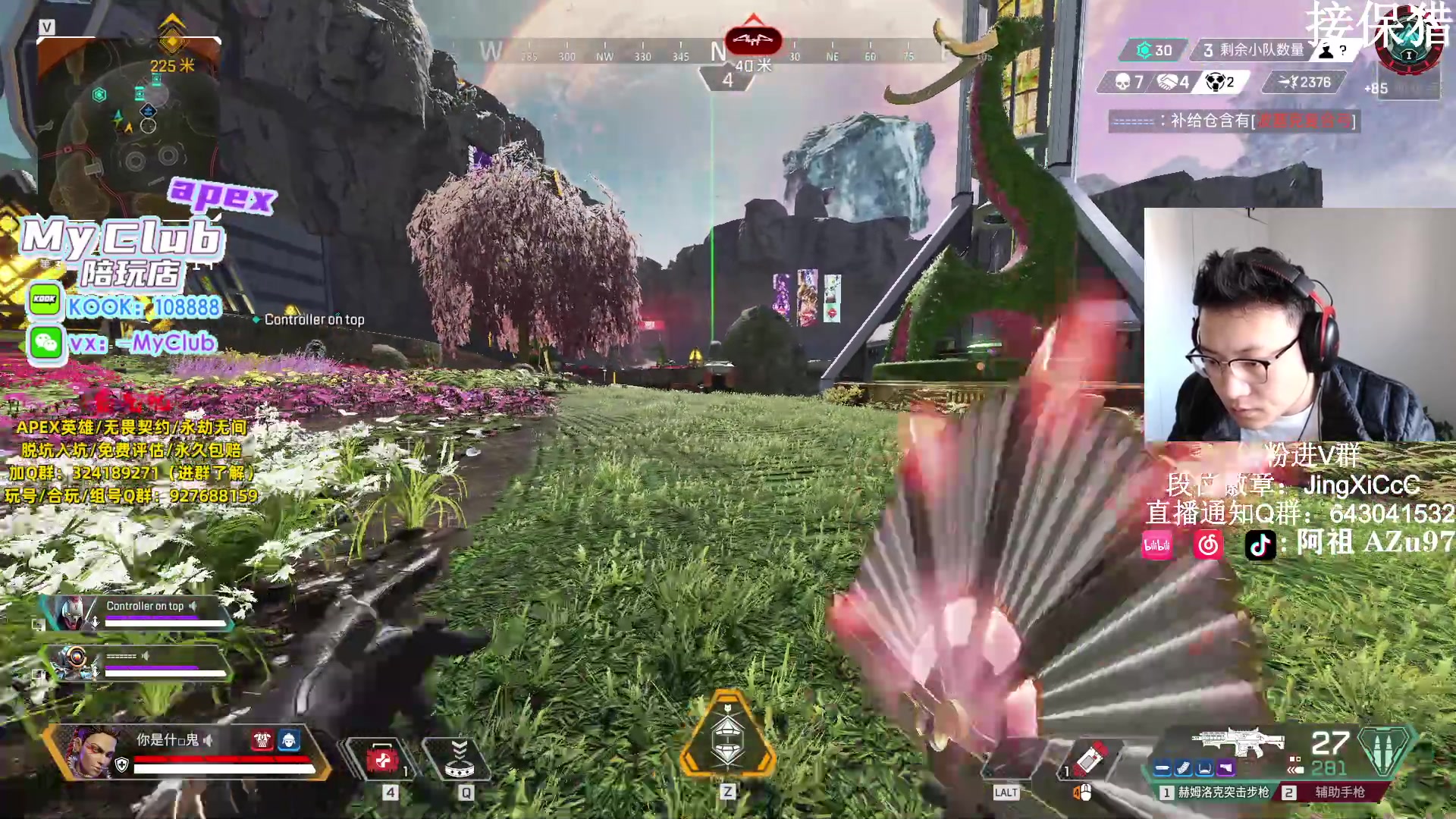Click the red enemy marker on the compass
The image size is (1456, 819).
pos(753,39)
